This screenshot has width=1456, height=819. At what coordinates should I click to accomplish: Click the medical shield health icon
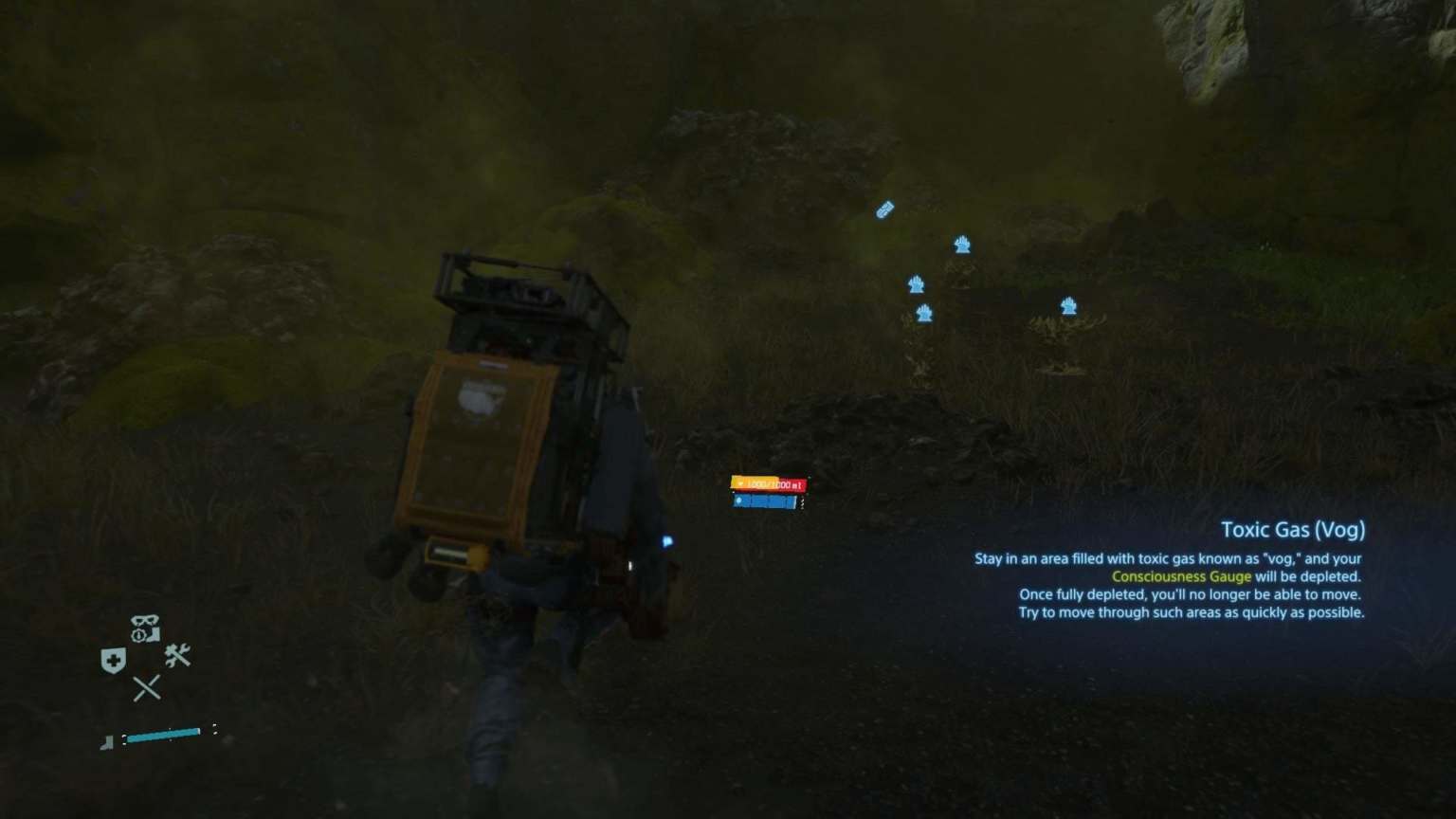click(113, 657)
